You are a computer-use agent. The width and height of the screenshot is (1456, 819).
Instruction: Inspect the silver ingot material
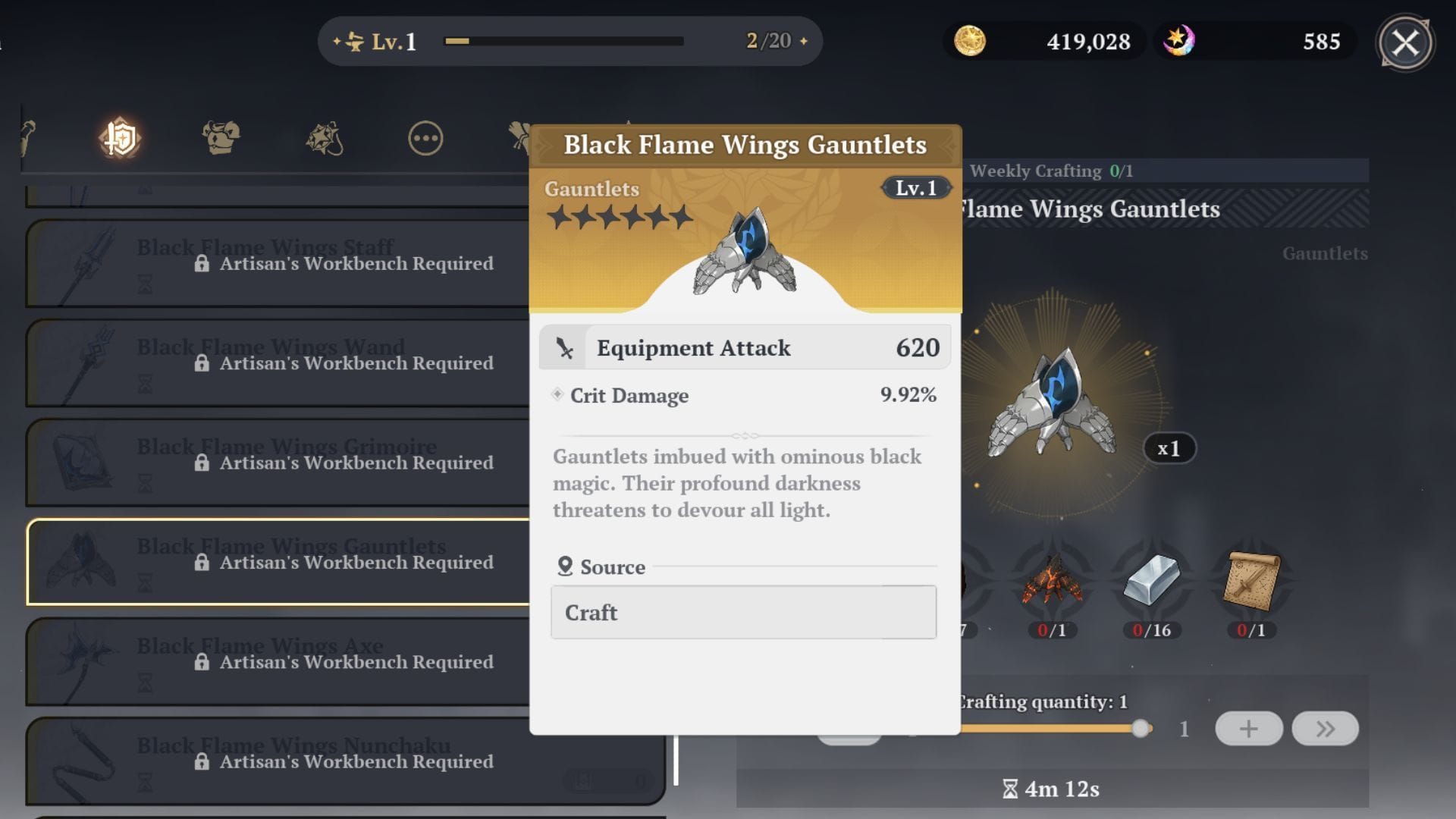coord(1151,582)
